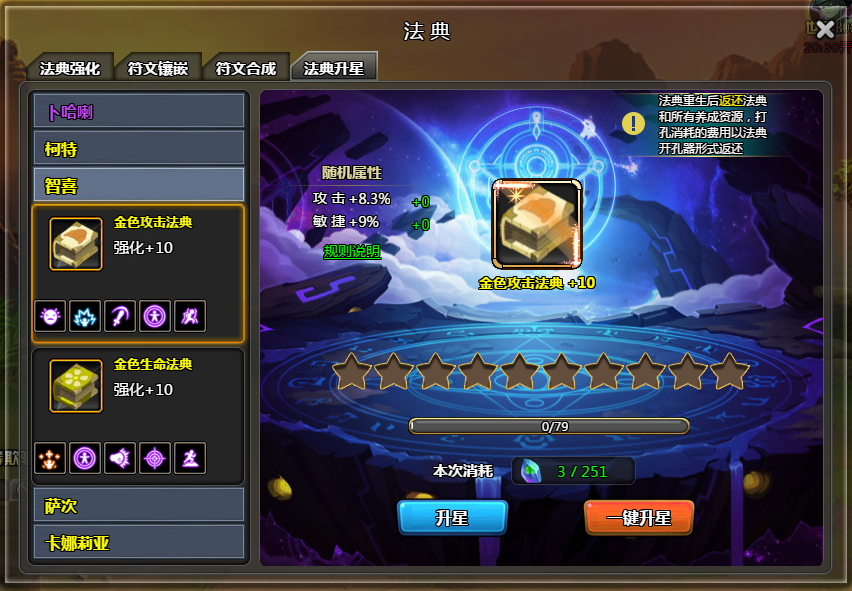Screen dimensions: 852x591
Task: Click the crystal gem cost icon
Action: [530, 471]
